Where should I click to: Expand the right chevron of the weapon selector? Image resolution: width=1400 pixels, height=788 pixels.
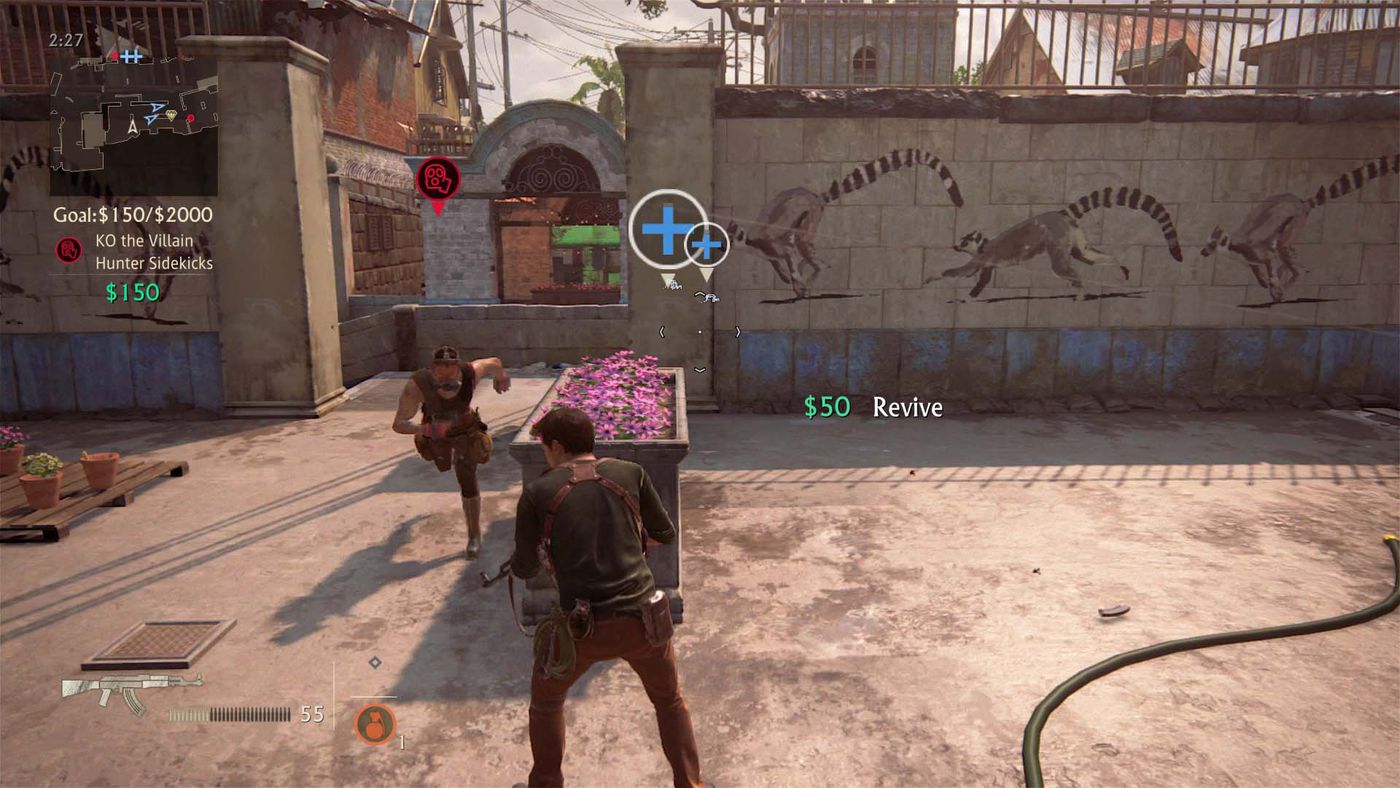pyautogui.click(x=739, y=331)
